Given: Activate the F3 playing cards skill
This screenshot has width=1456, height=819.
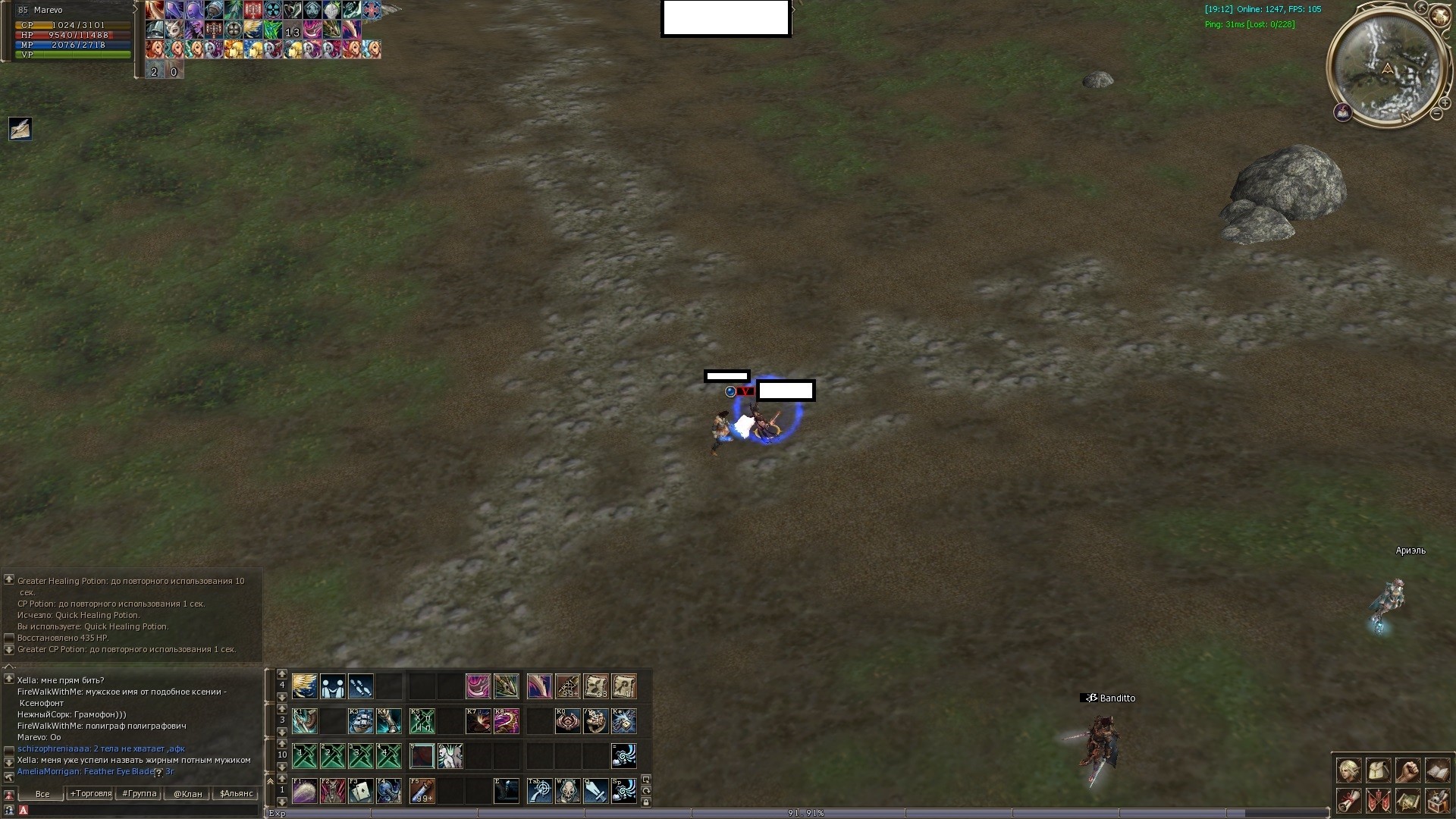Looking at the screenshot, I should tap(361, 791).
